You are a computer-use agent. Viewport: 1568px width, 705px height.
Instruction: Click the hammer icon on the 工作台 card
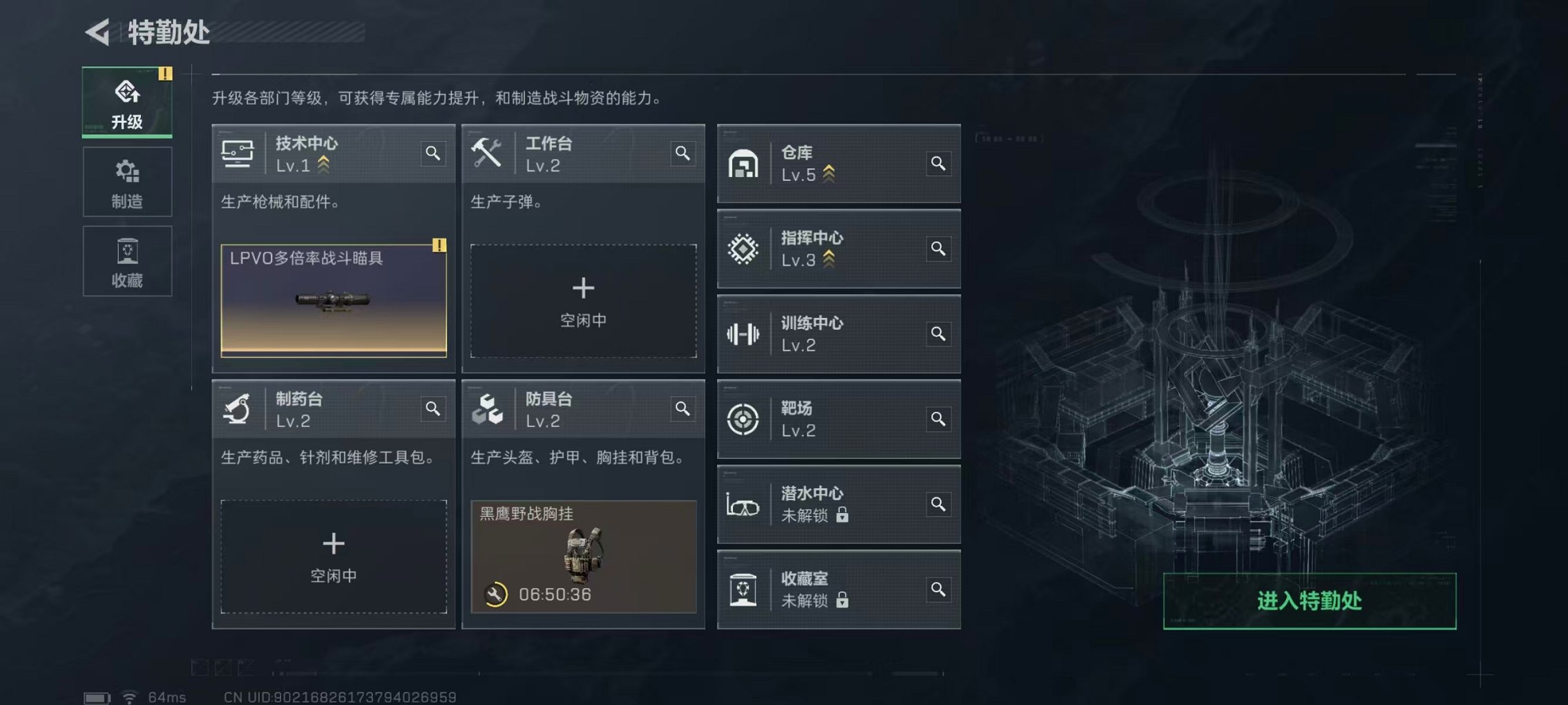click(x=488, y=153)
